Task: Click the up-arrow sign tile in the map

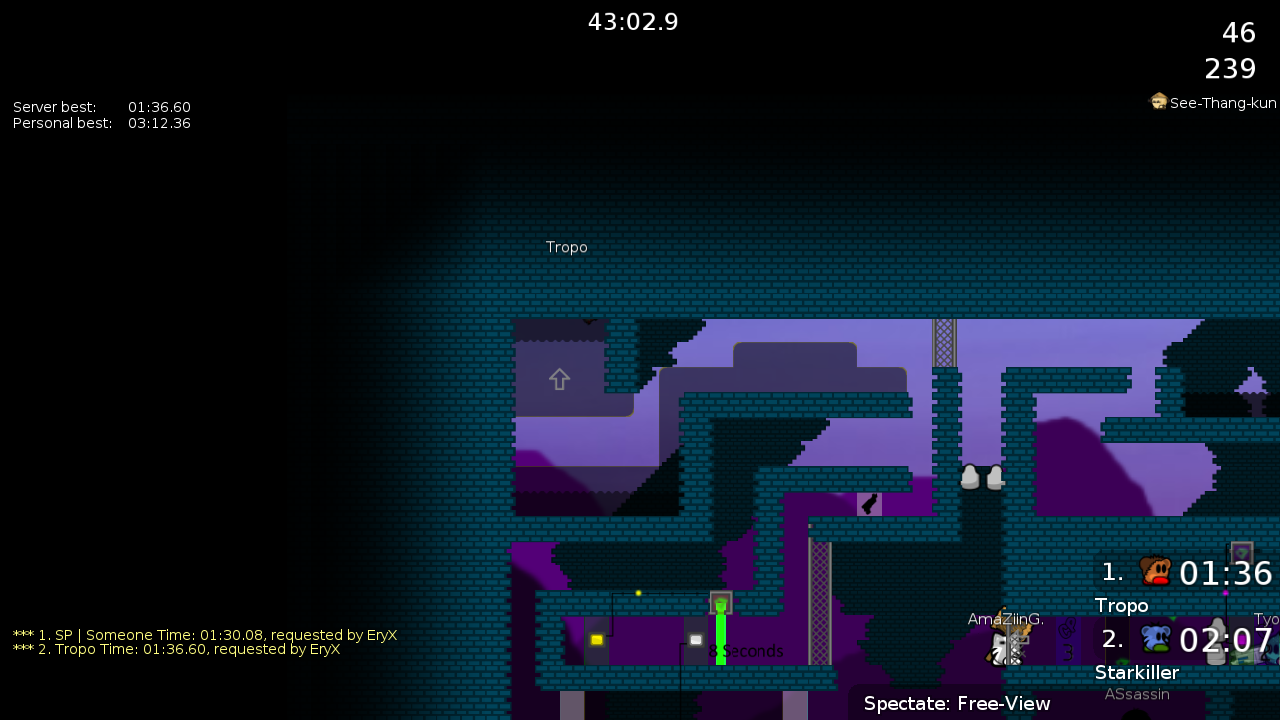Action: coord(557,379)
